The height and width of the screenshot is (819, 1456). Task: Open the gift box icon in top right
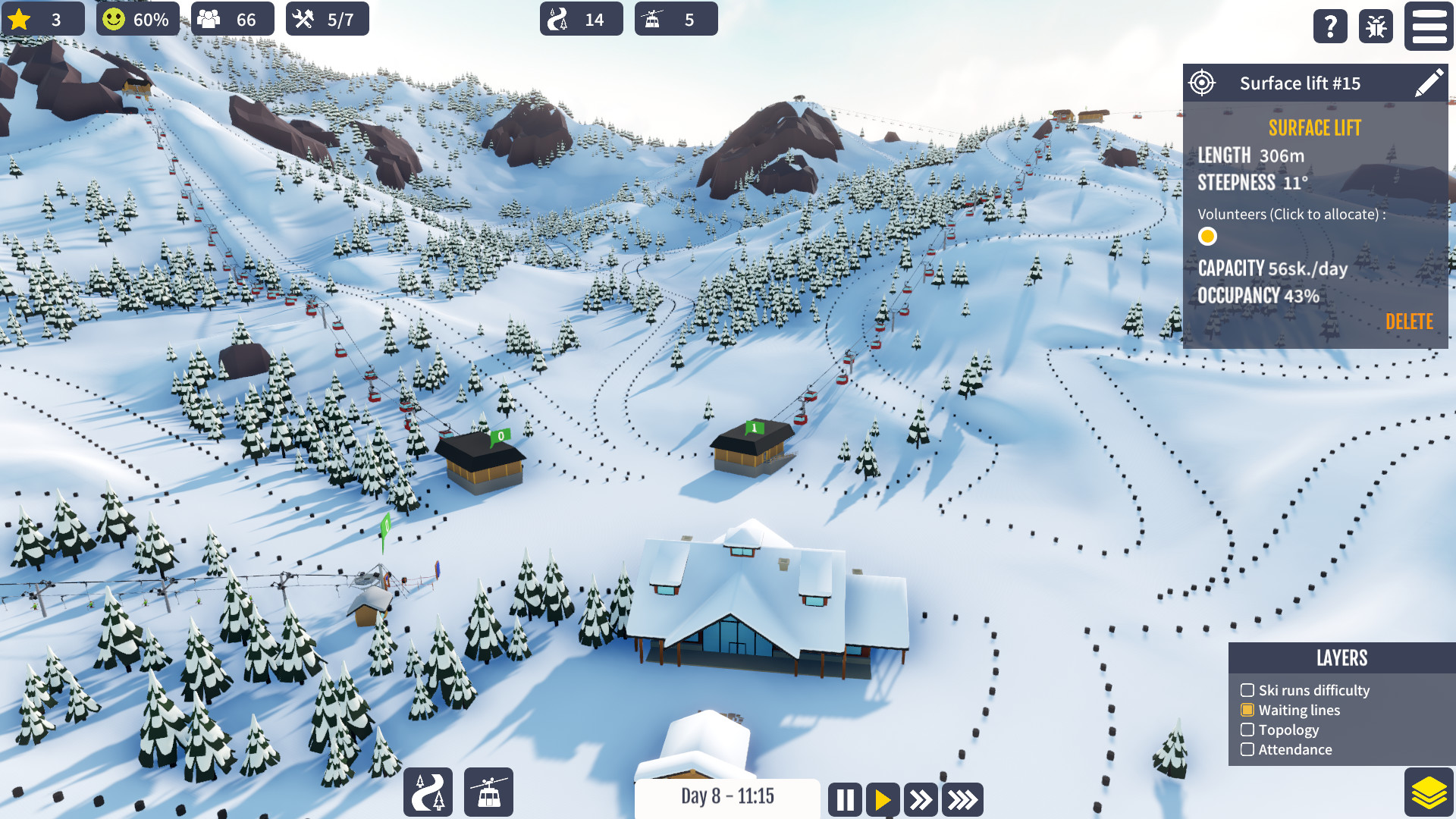pos(1376,27)
